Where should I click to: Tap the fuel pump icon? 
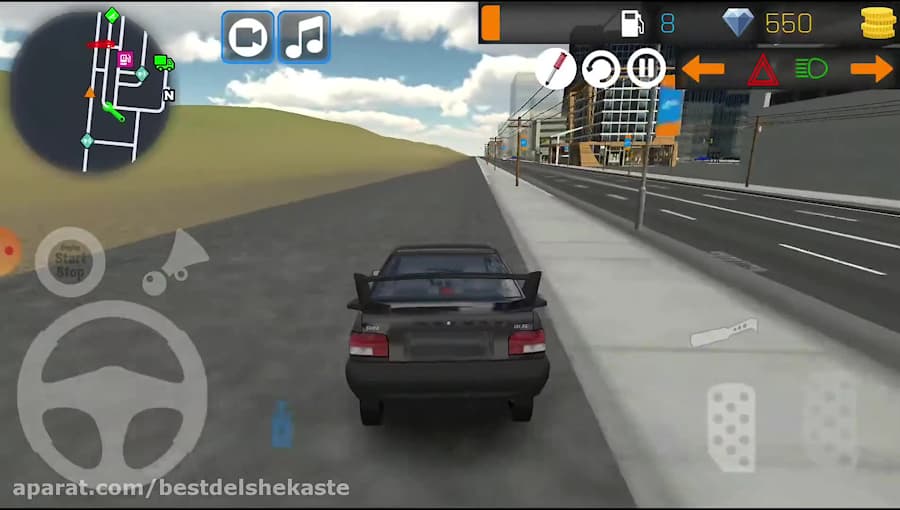point(632,23)
